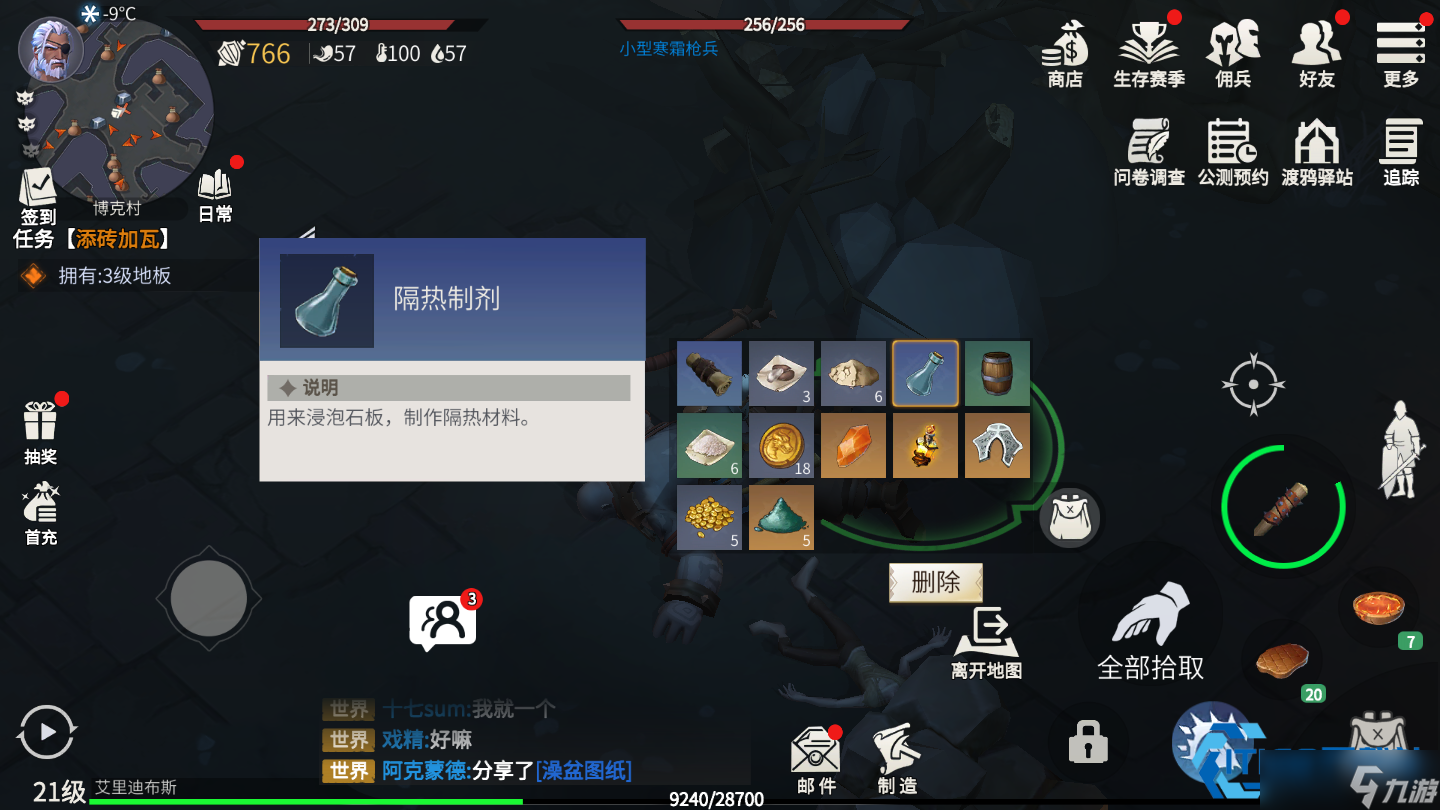1440x810 pixels.
Task: Open the backpack inventory icon
Action: (x=1070, y=517)
